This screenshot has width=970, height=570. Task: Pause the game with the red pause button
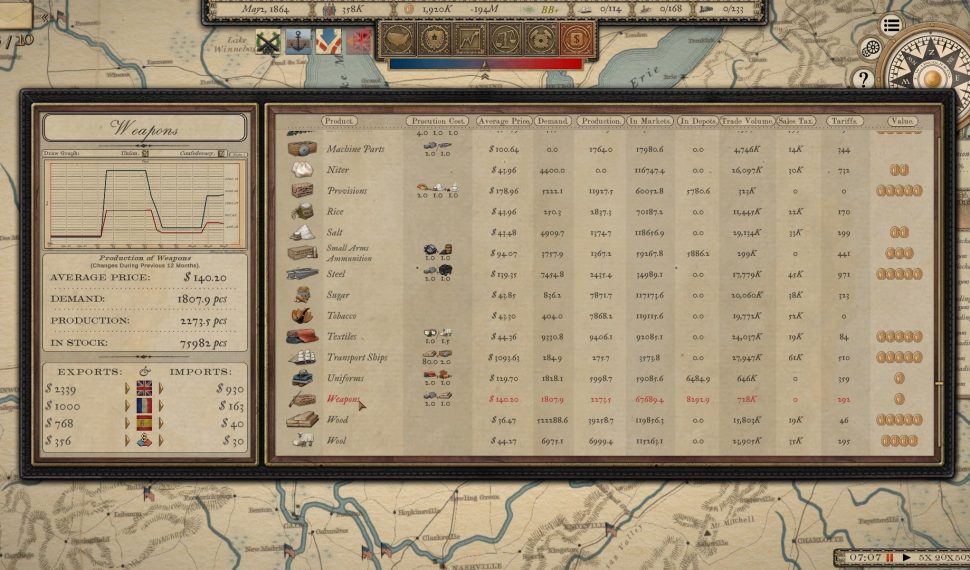[889, 557]
